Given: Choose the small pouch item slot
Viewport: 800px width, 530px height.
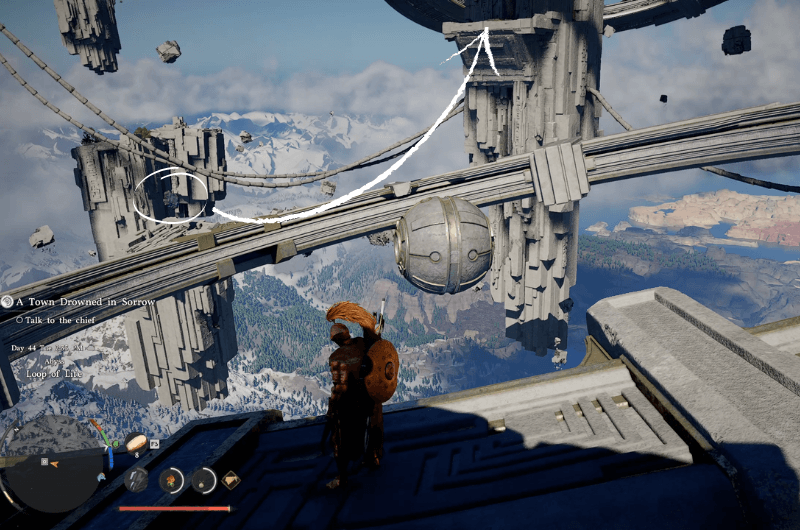Looking at the screenshot, I should pos(204,480).
